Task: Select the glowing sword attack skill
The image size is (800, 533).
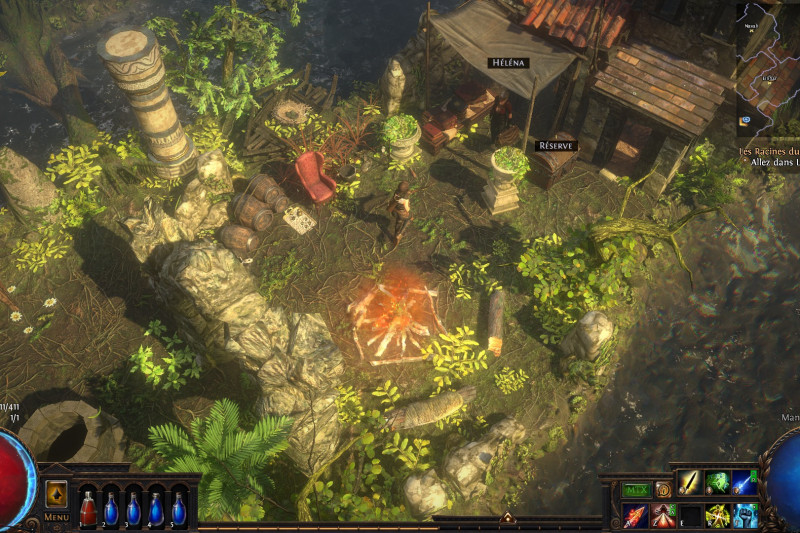Action: pos(690,483)
